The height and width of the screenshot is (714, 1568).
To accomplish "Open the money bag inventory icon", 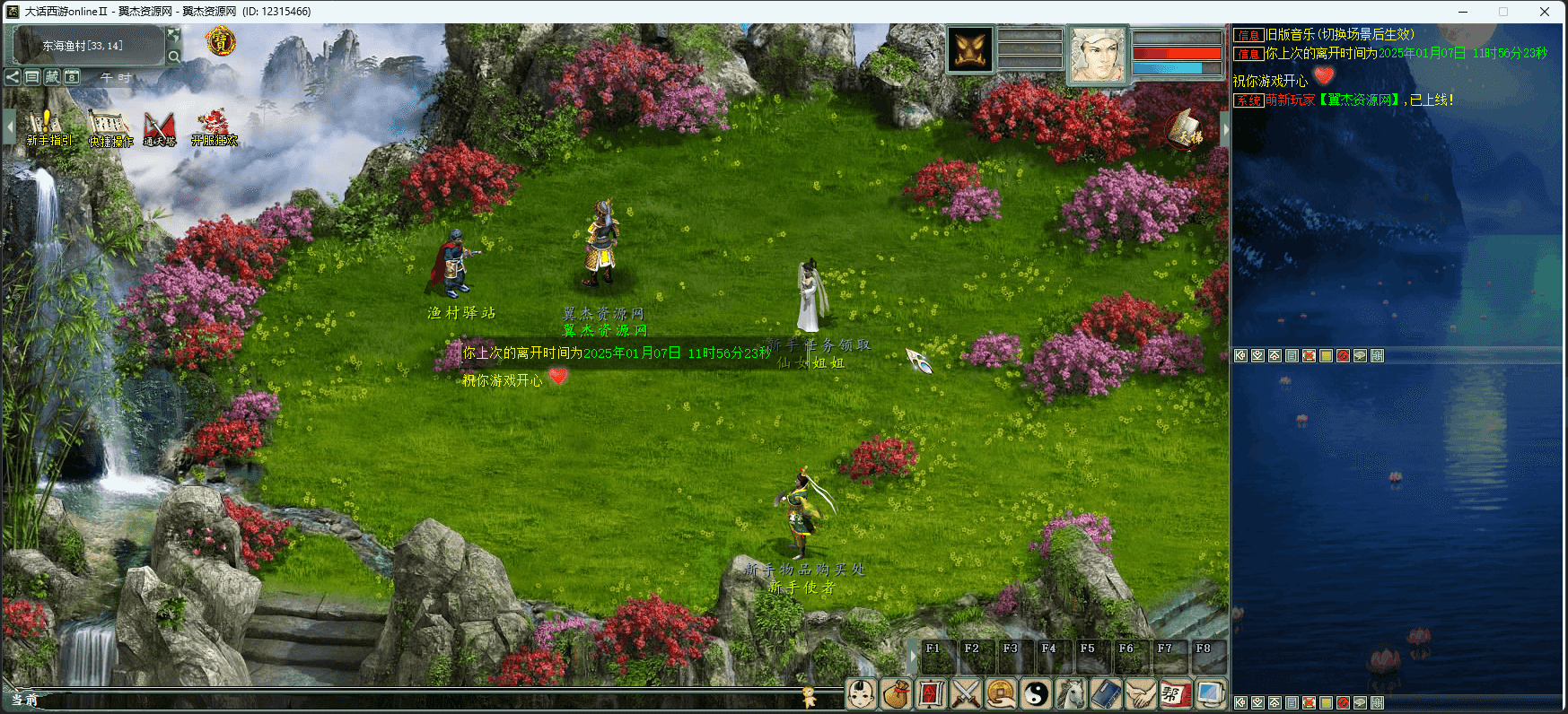I will pos(896,693).
